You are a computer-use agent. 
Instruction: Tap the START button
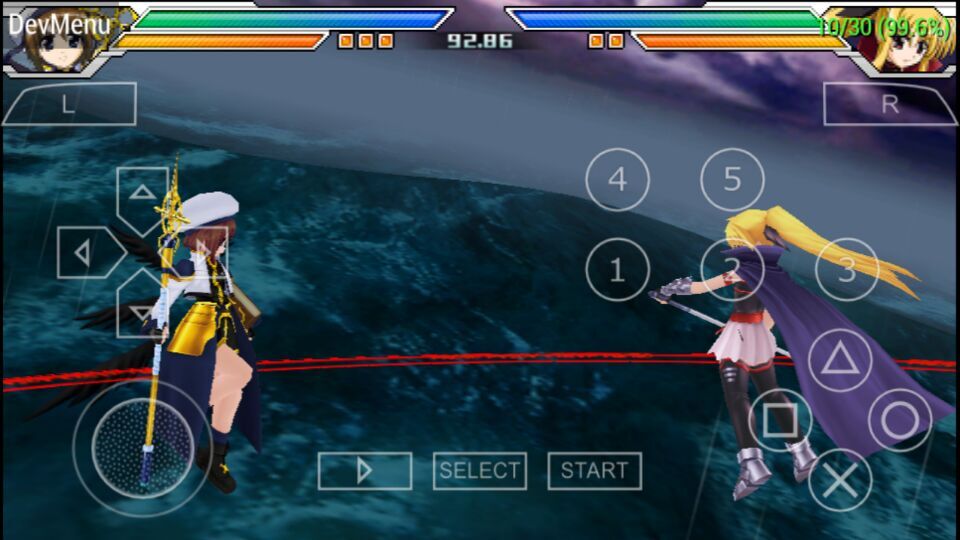[595, 471]
